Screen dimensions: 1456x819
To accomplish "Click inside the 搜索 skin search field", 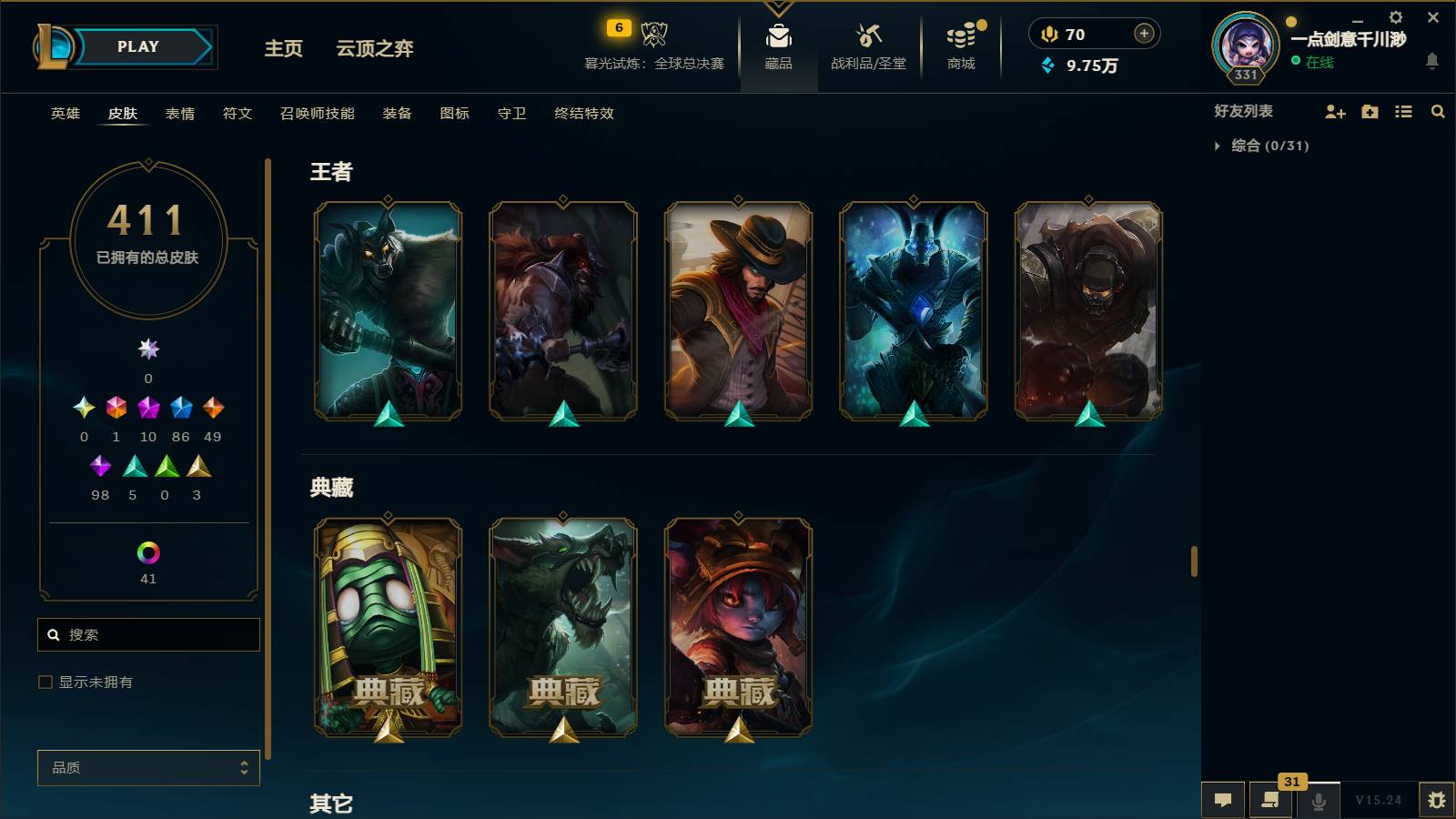I will (147, 634).
